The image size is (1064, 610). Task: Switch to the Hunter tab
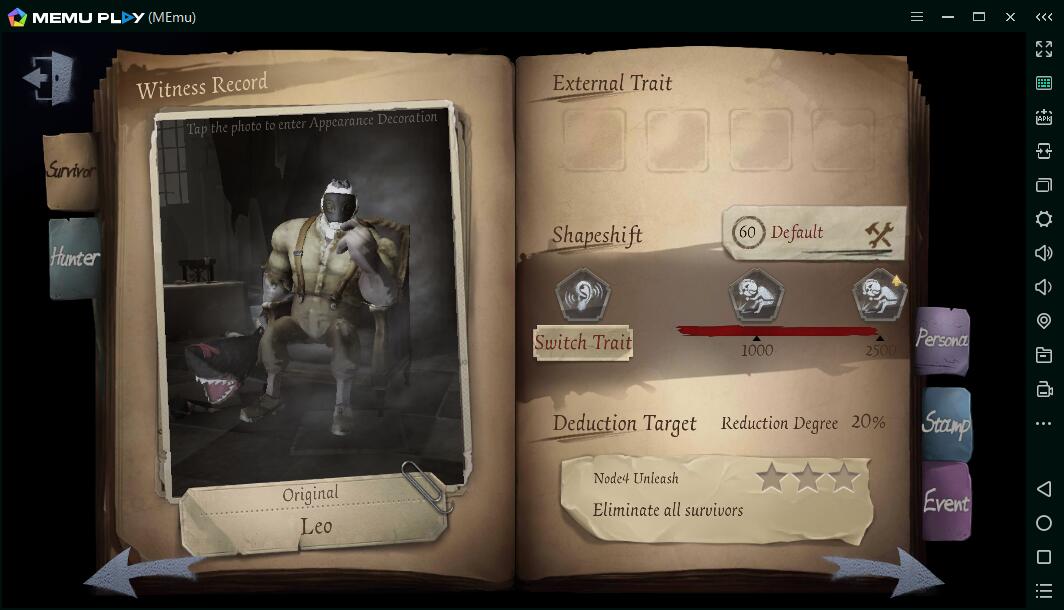[74, 258]
